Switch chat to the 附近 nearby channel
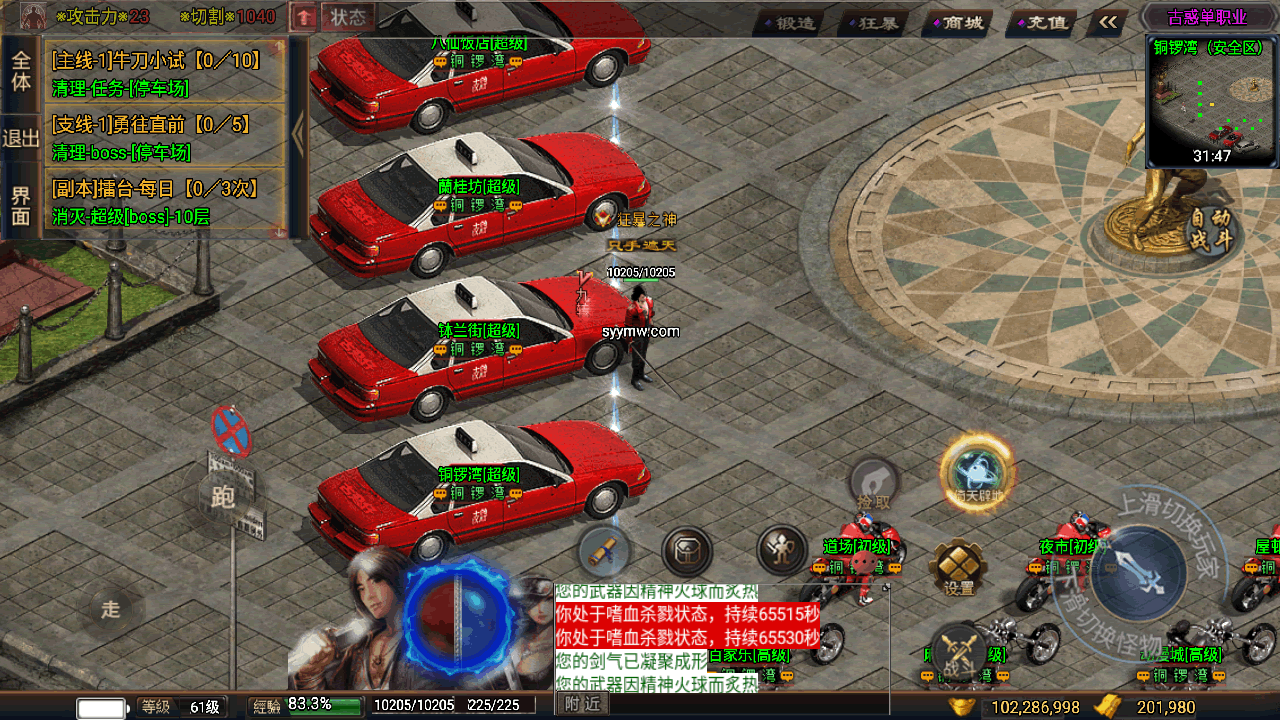The image size is (1280, 720). 582,704
